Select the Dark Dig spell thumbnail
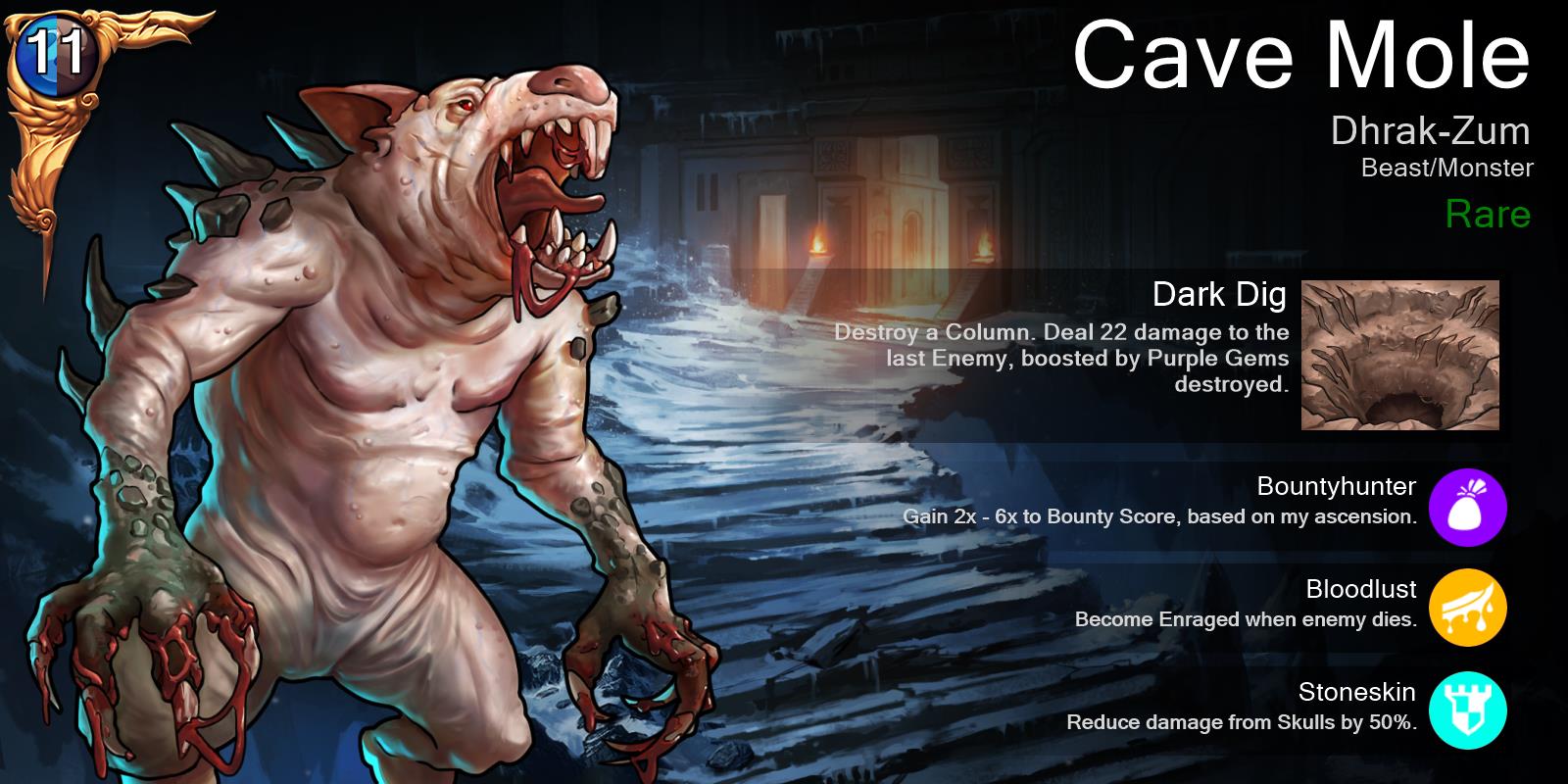 pos(1399,355)
